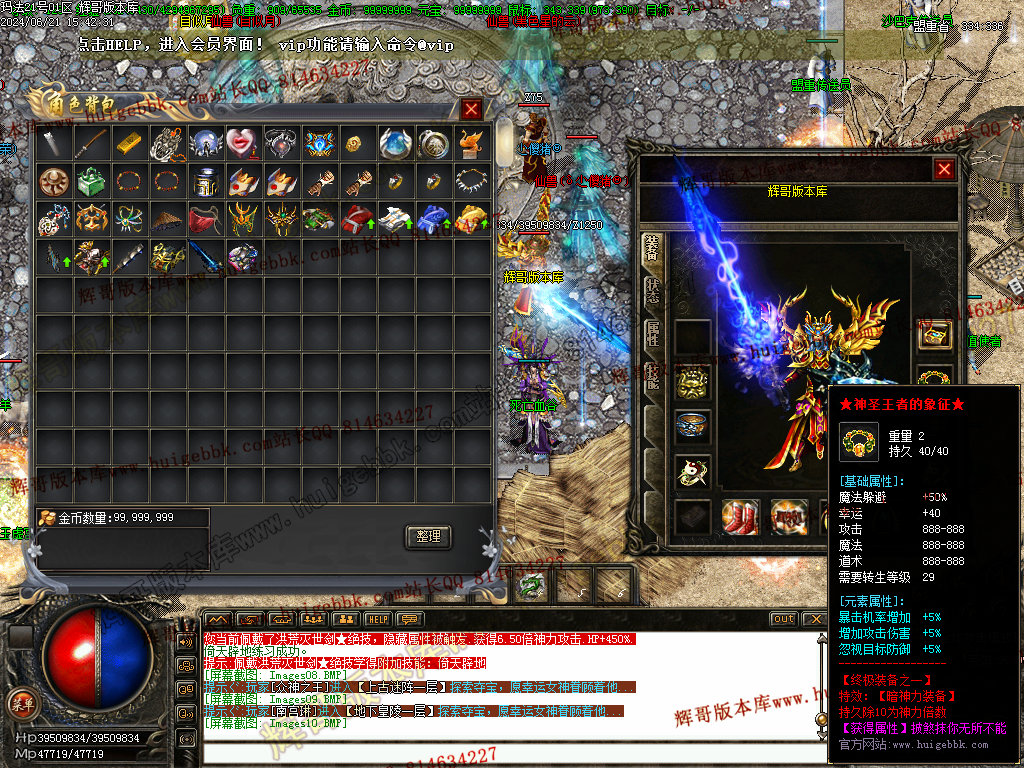Select the spiked tooth necklace item
The height and width of the screenshot is (768, 1024).
click(x=470, y=181)
